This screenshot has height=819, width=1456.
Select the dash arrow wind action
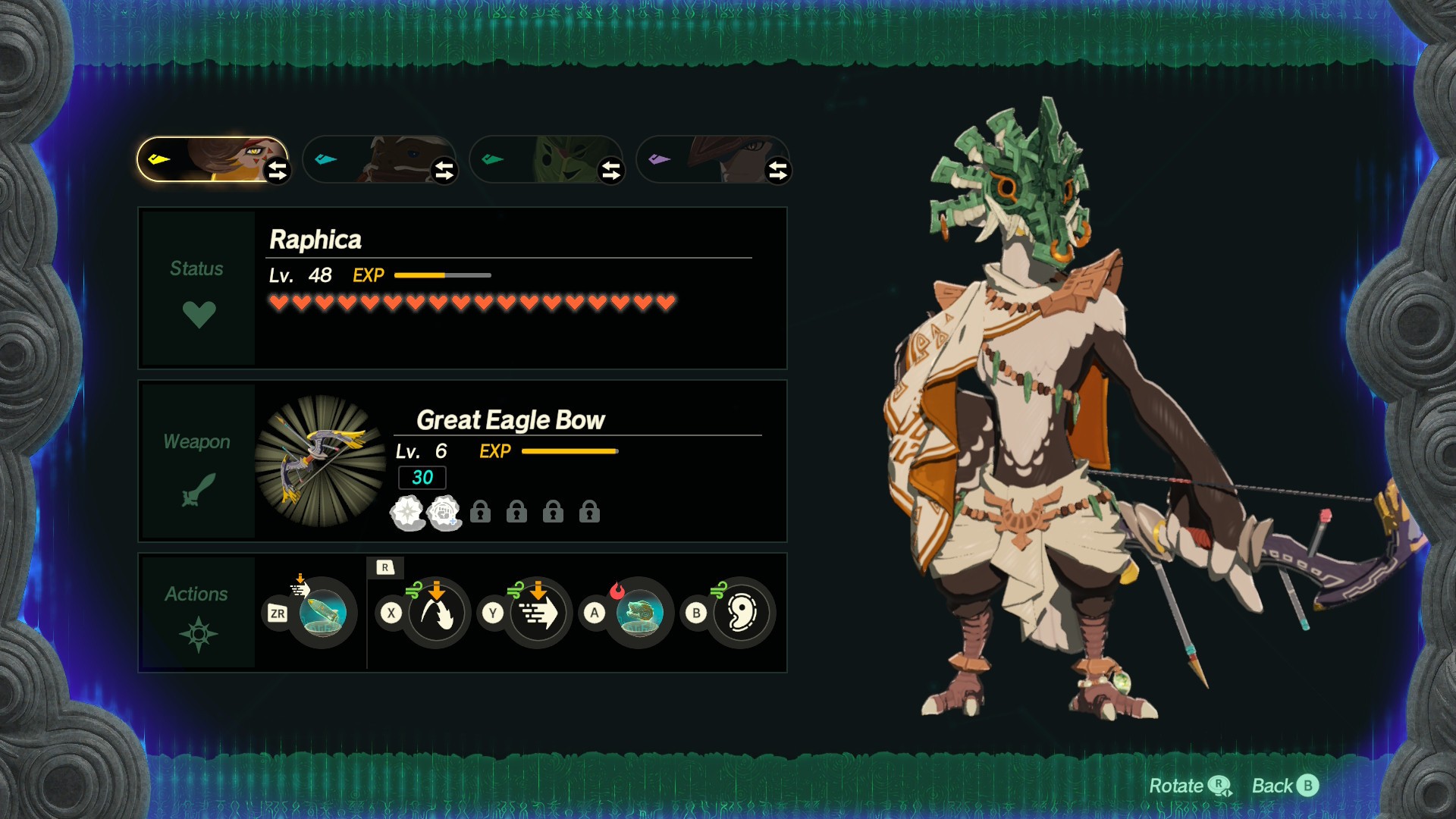coord(538,613)
